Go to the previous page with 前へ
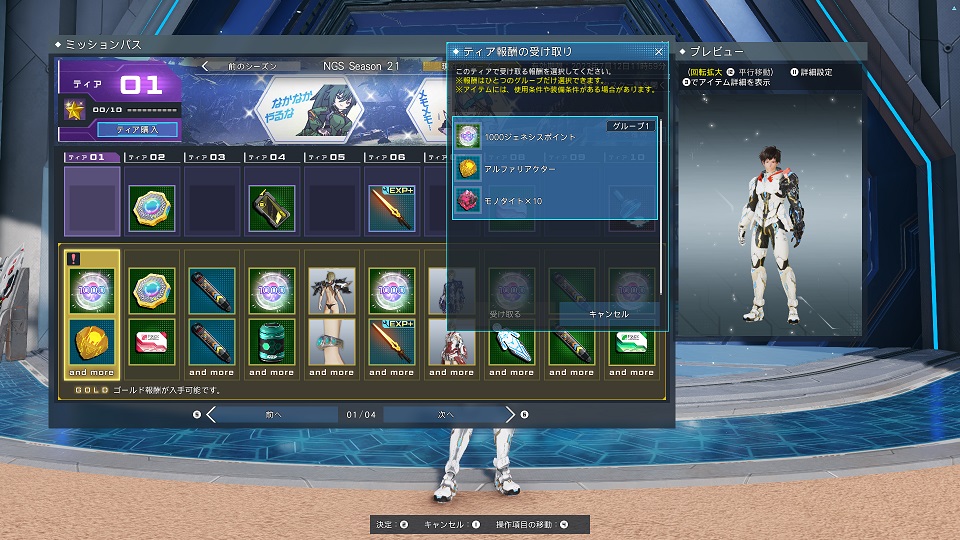960x540 pixels. pyautogui.click(x=275, y=414)
